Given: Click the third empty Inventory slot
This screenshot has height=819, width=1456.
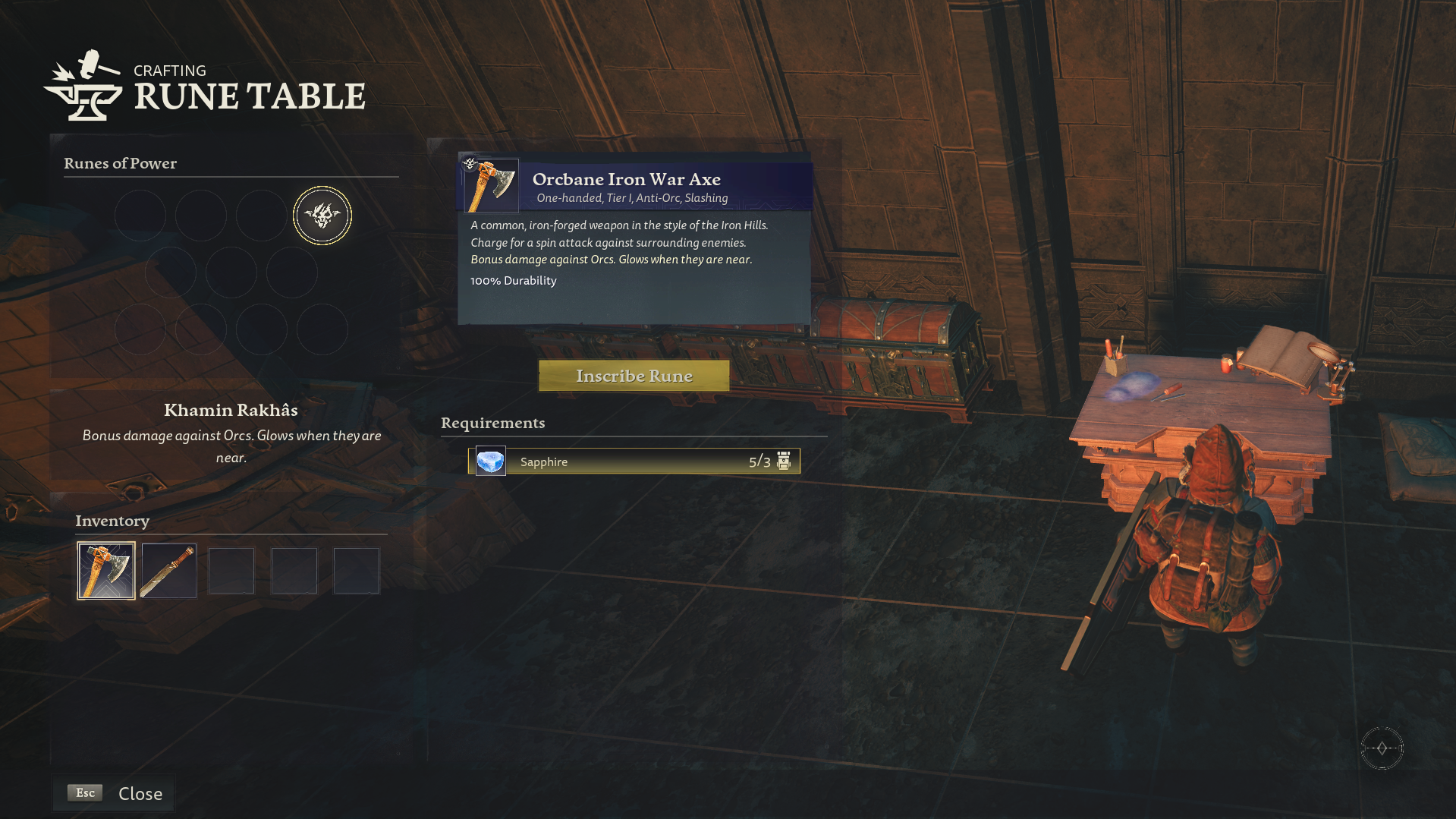Looking at the screenshot, I should coord(231,570).
